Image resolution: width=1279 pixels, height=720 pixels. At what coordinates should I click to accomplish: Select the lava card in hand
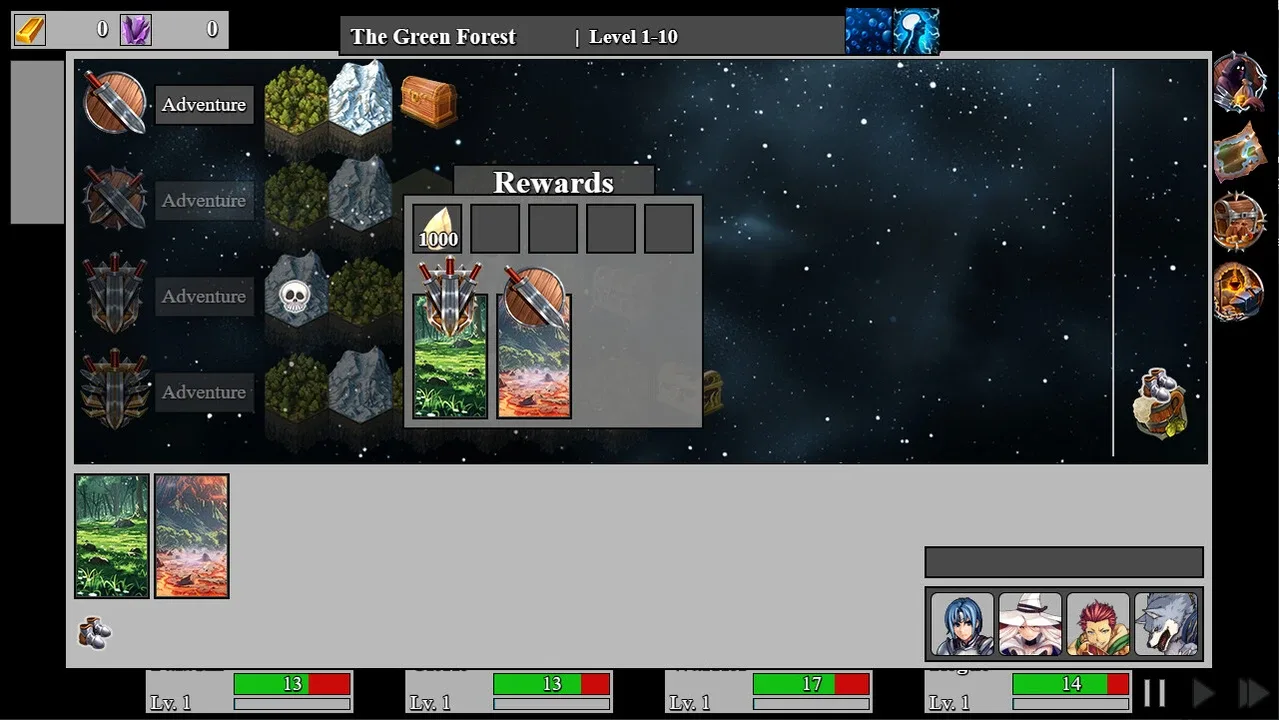(x=192, y=536)
